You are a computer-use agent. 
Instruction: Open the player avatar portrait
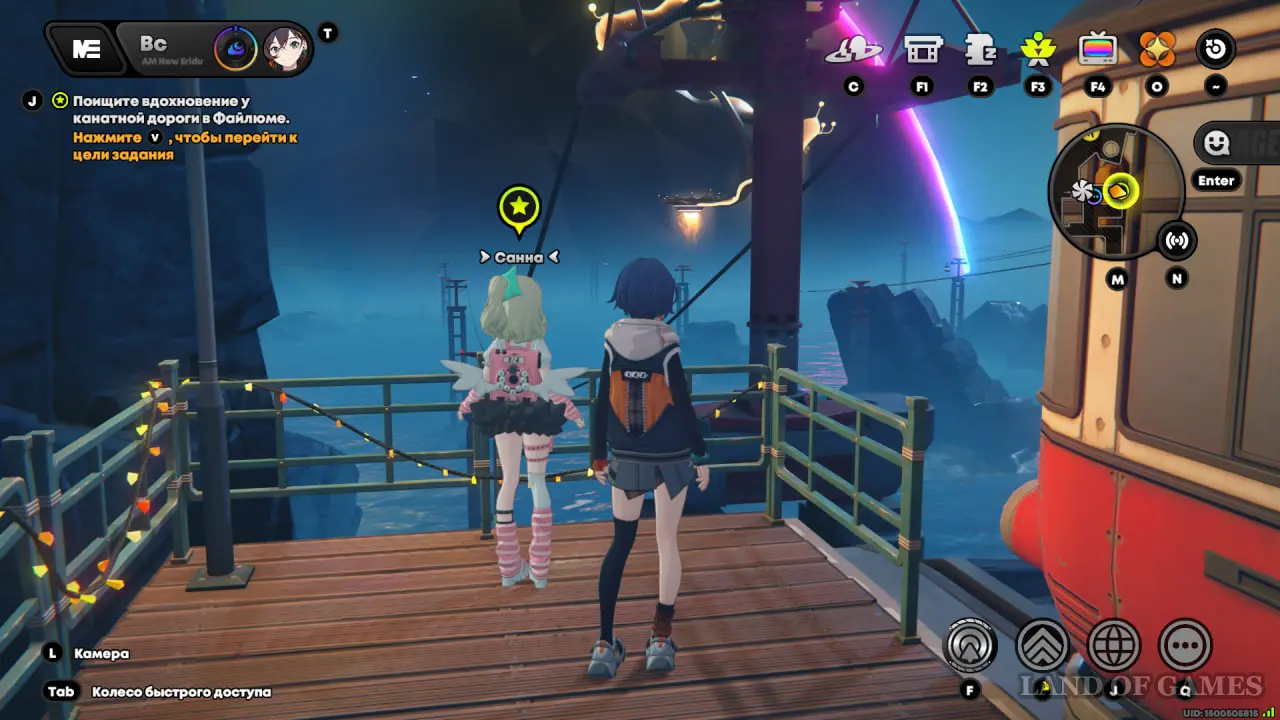287,48
